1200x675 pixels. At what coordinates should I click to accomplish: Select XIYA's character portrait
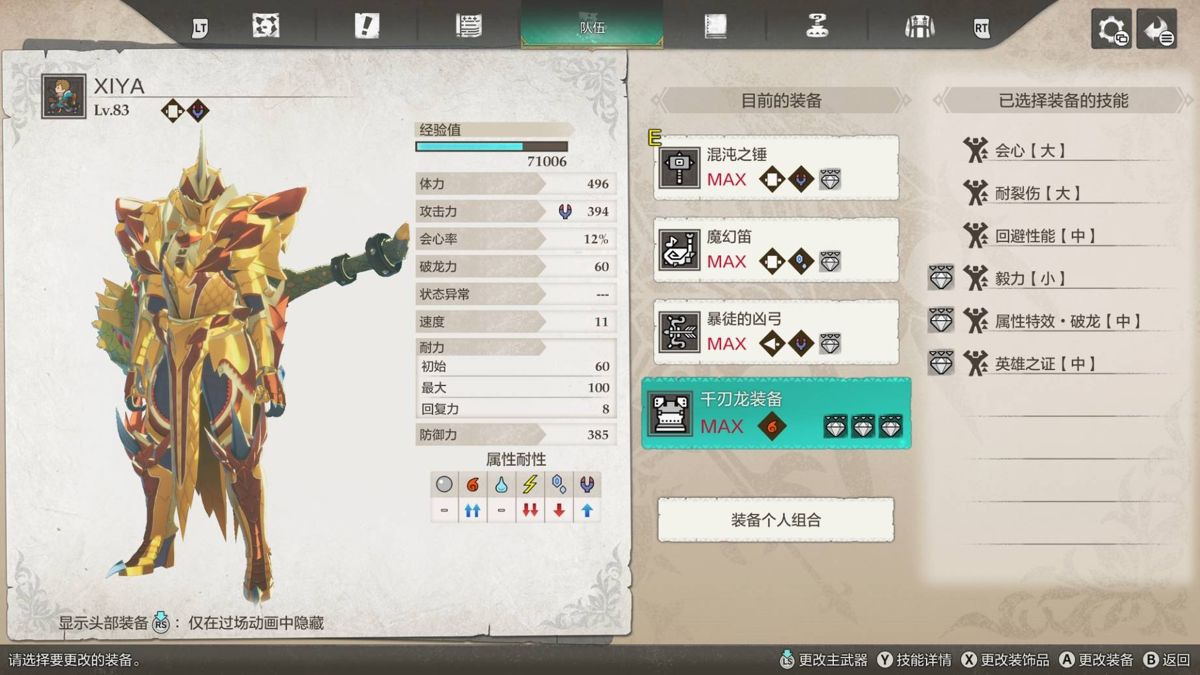click(x=64, y=97)
